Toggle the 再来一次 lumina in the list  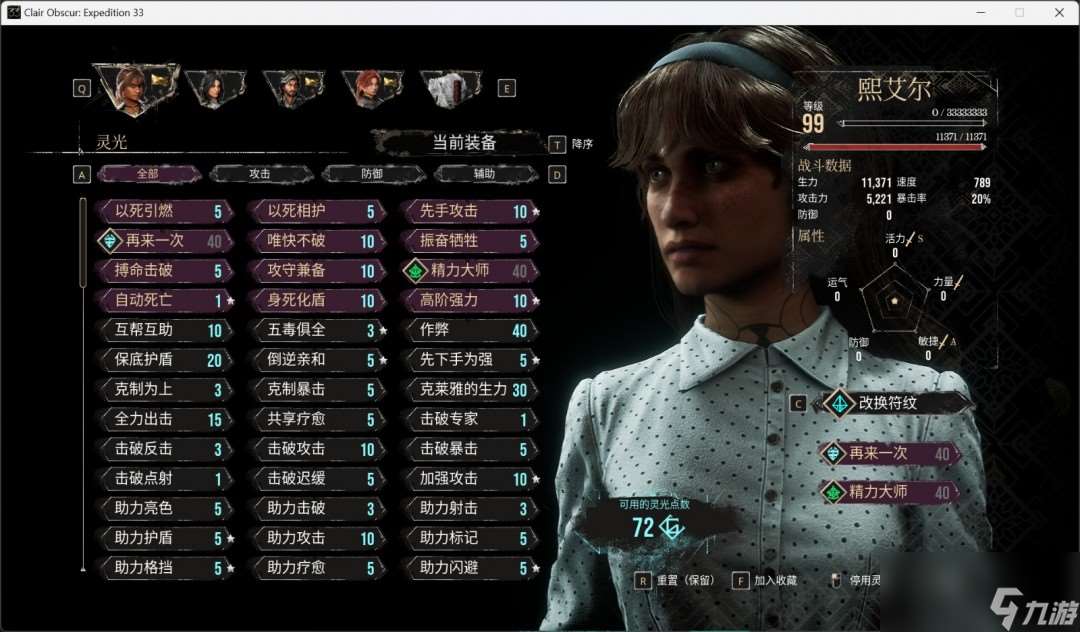(165, 241)
